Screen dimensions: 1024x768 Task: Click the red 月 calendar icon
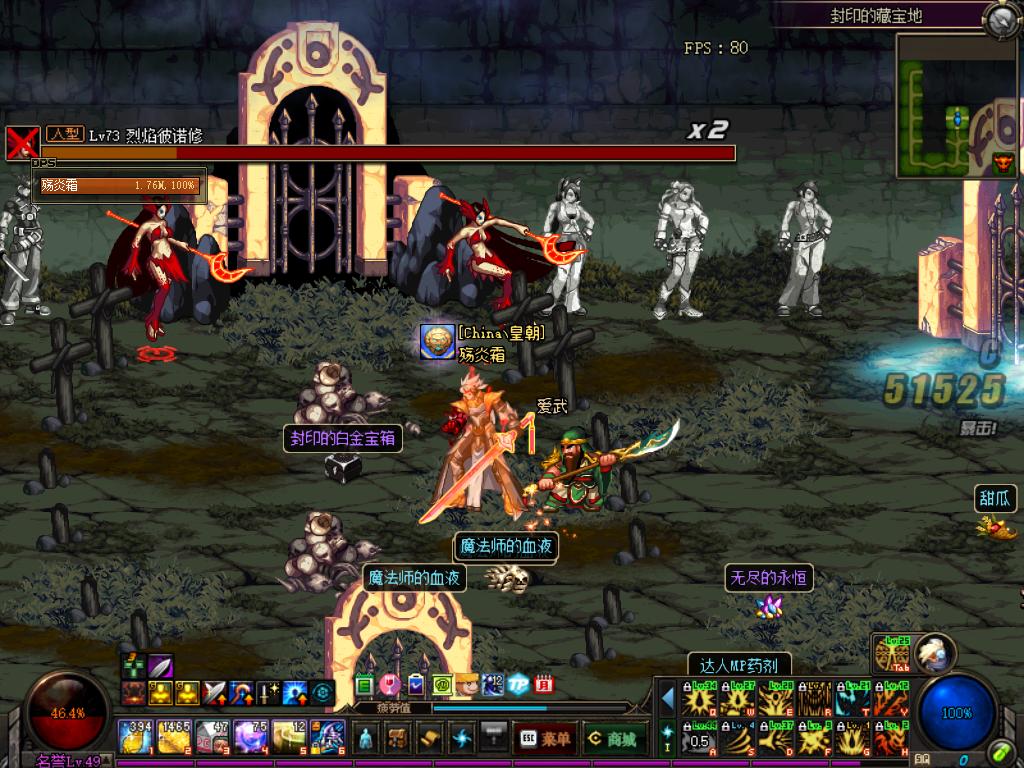point(543,686)
